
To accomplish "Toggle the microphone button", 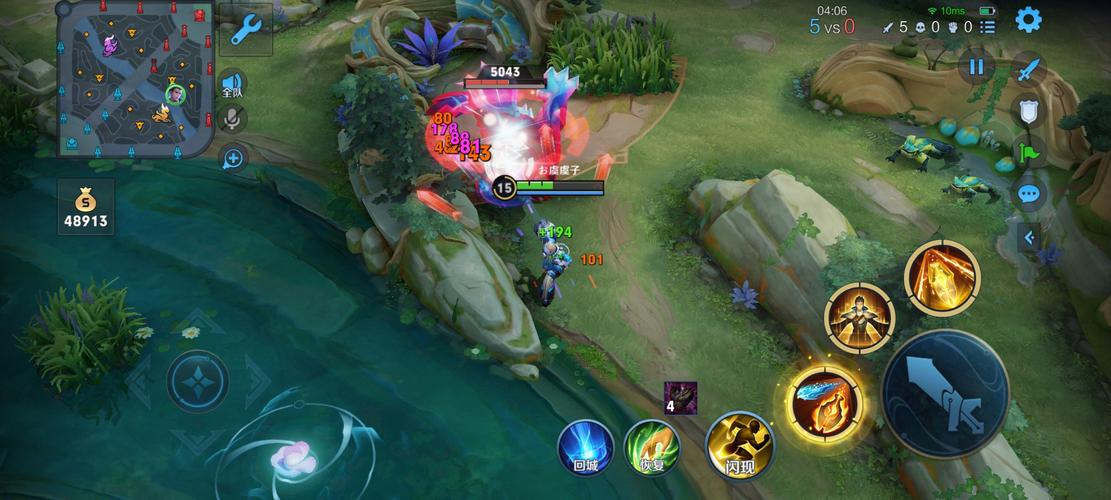I will (233, 120).
